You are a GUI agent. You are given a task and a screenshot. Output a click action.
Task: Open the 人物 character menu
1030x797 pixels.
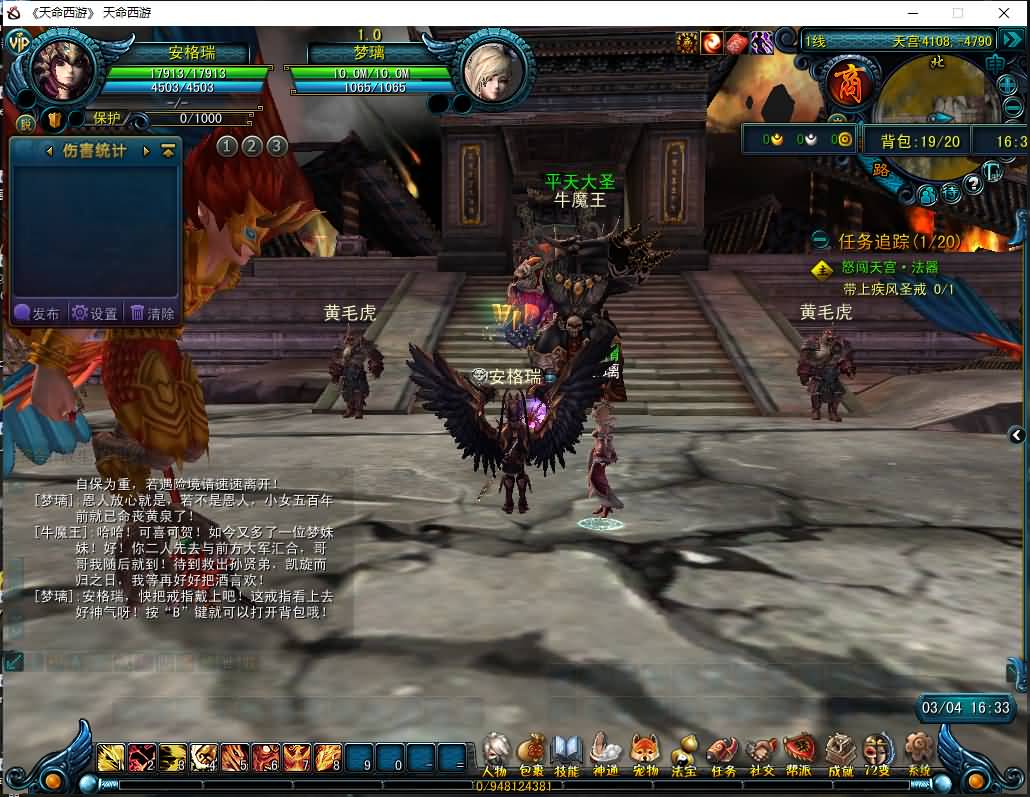tap(496, 752)
